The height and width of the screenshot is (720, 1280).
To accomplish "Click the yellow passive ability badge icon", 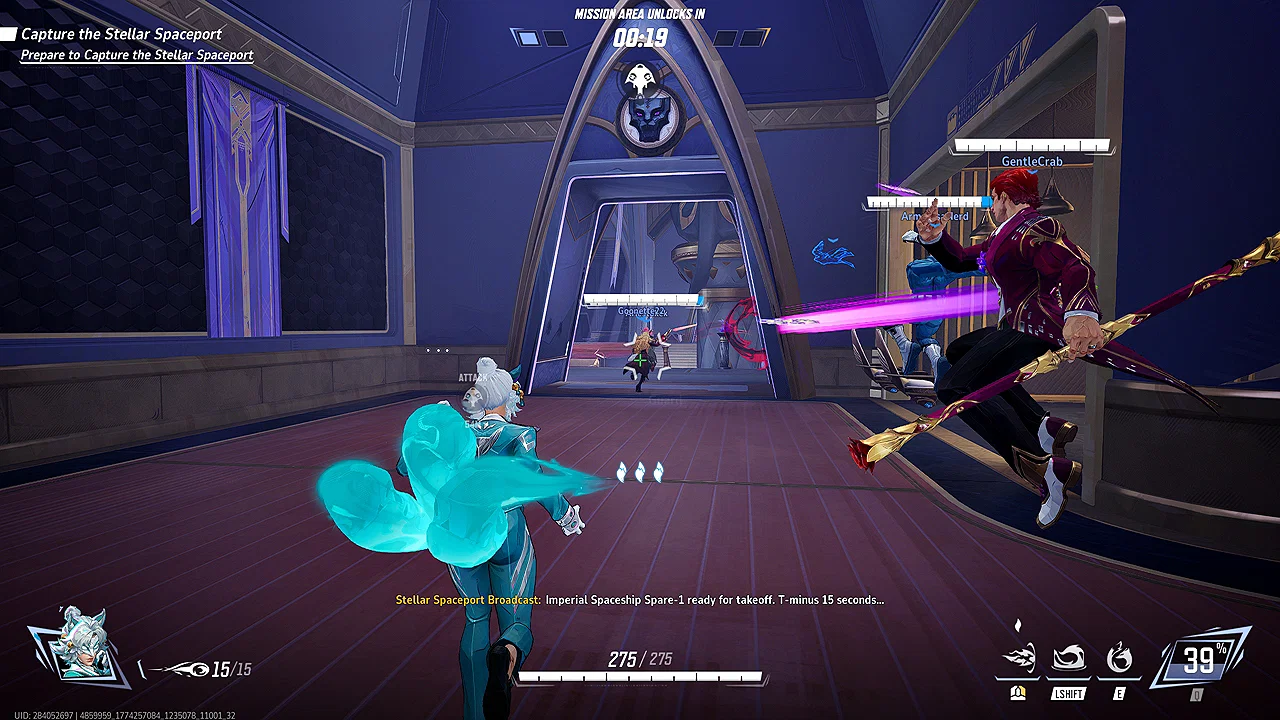I will click(x=1018, y=694).
